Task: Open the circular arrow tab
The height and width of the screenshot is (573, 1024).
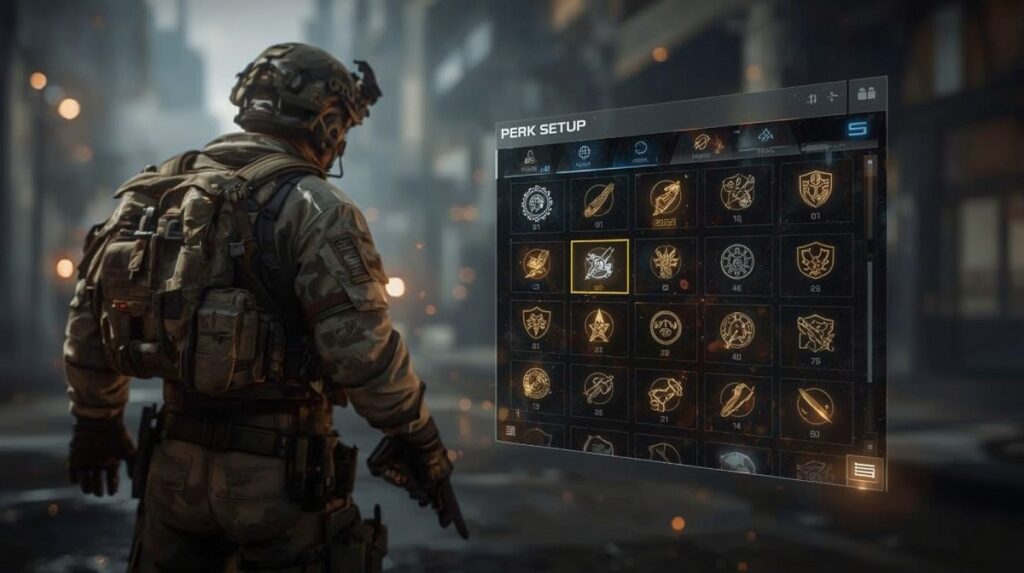Action: pos(640,150)
